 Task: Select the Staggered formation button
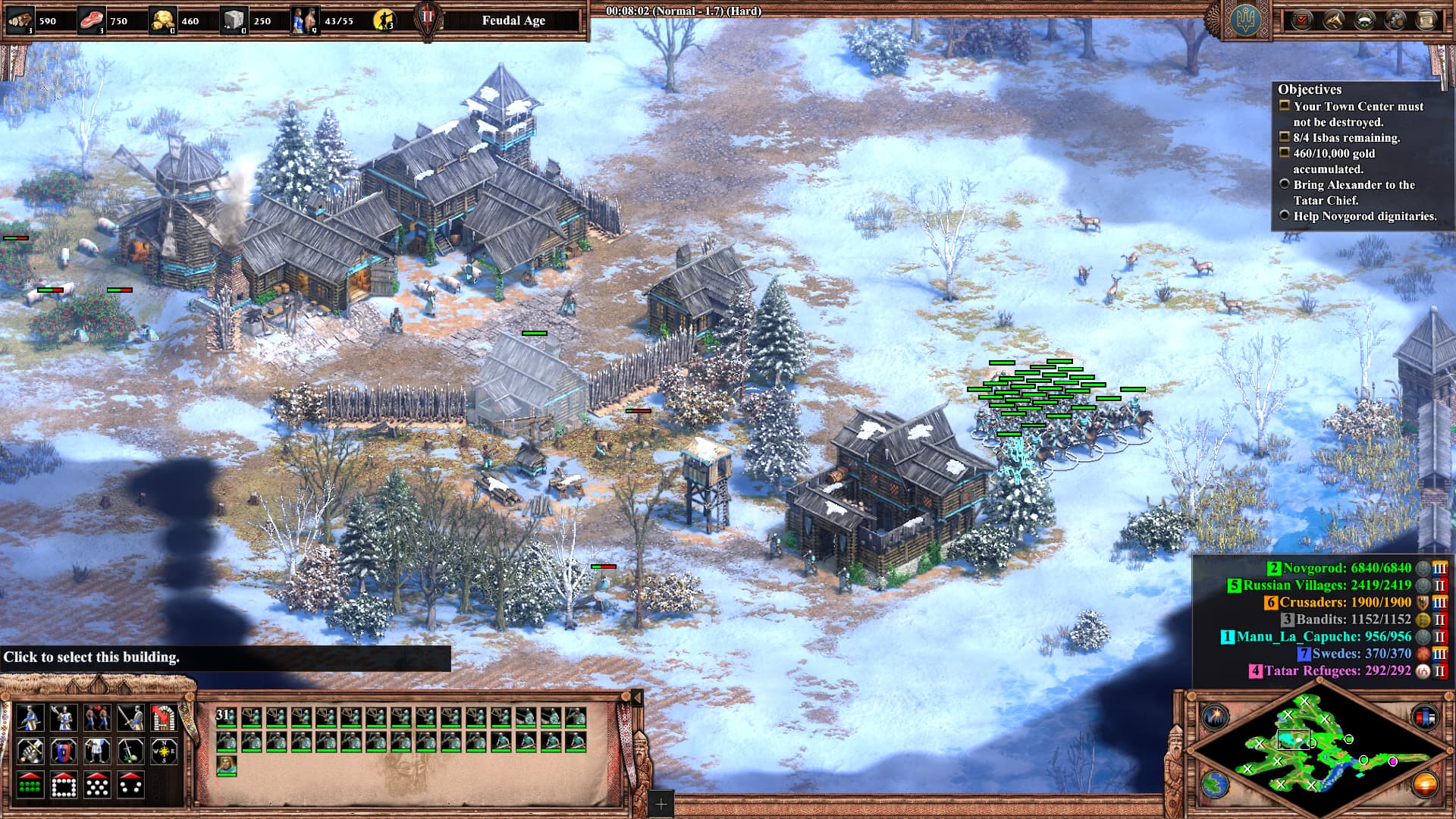point(97,785)
